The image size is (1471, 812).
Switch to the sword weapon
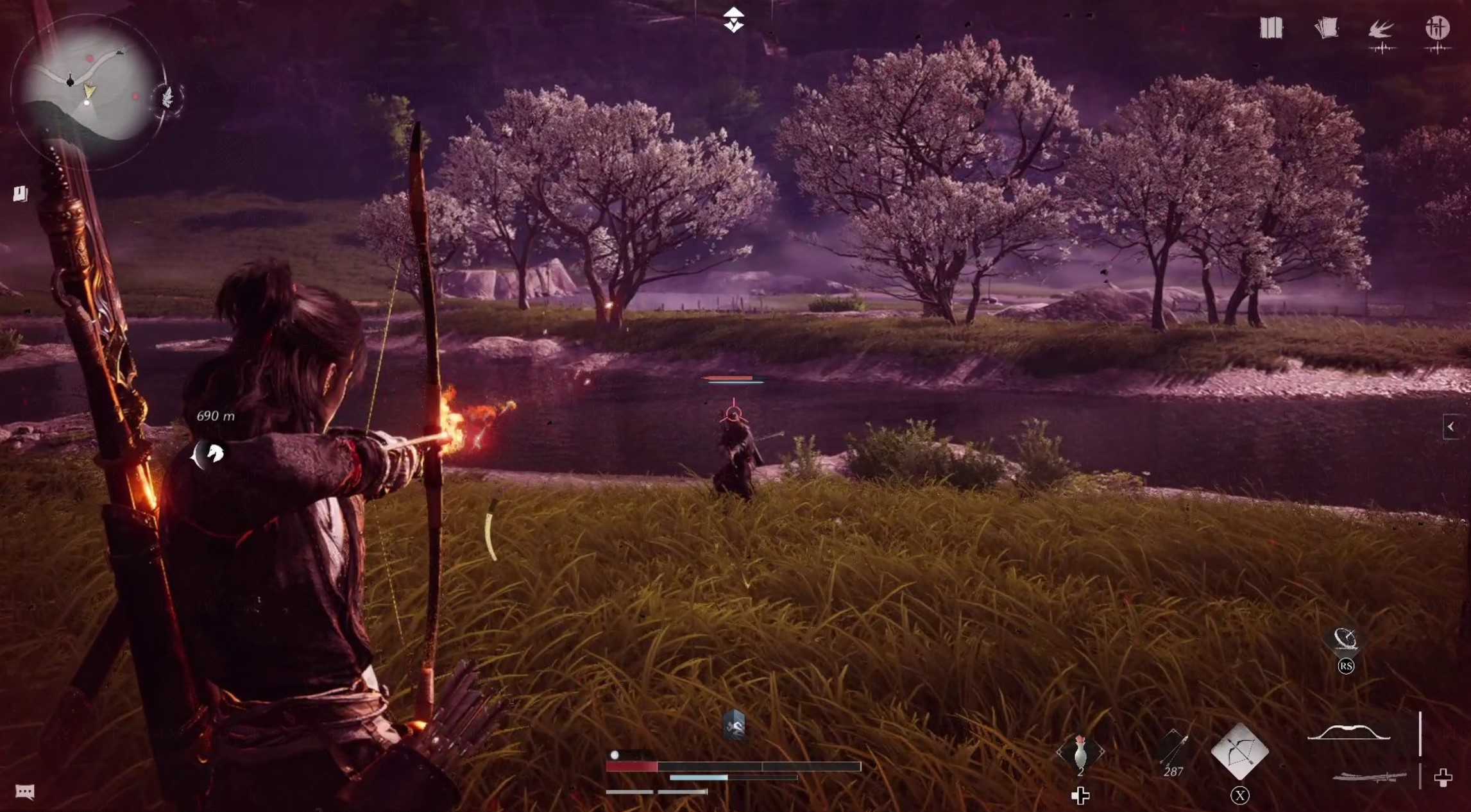point(1369,778)
